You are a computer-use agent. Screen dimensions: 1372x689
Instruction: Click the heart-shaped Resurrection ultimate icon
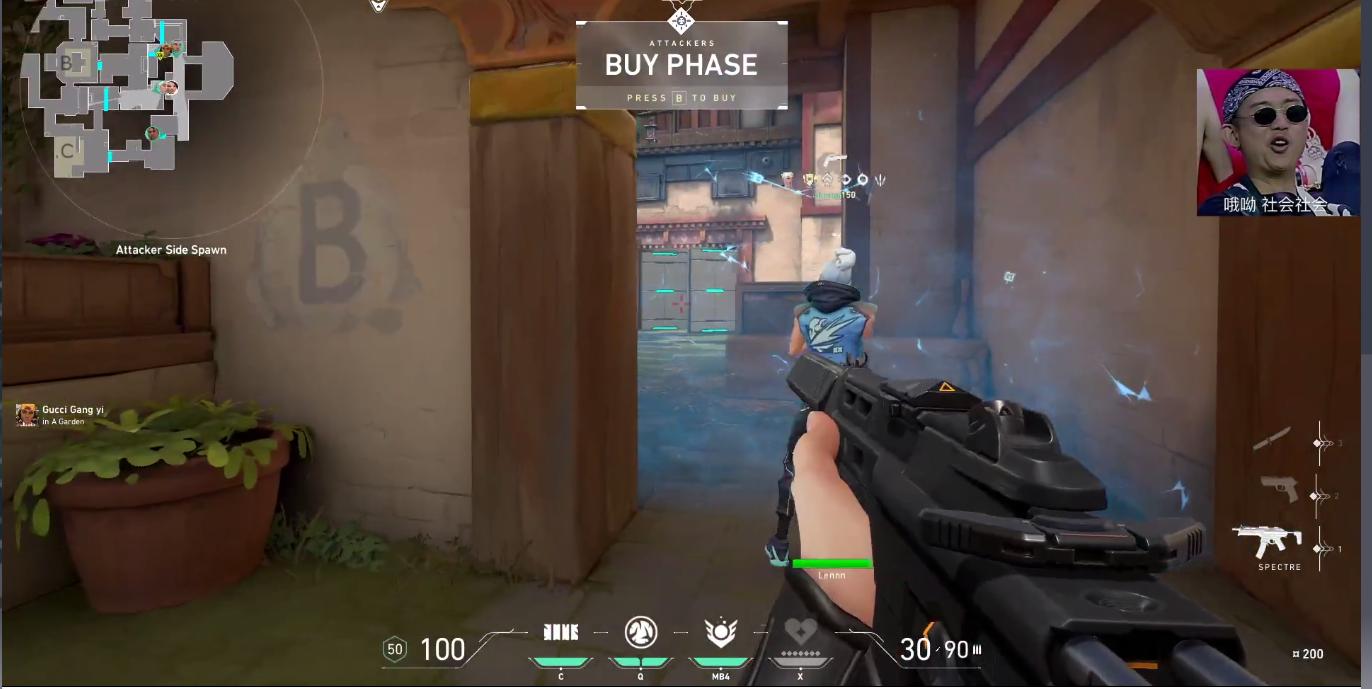coord(800,633)
